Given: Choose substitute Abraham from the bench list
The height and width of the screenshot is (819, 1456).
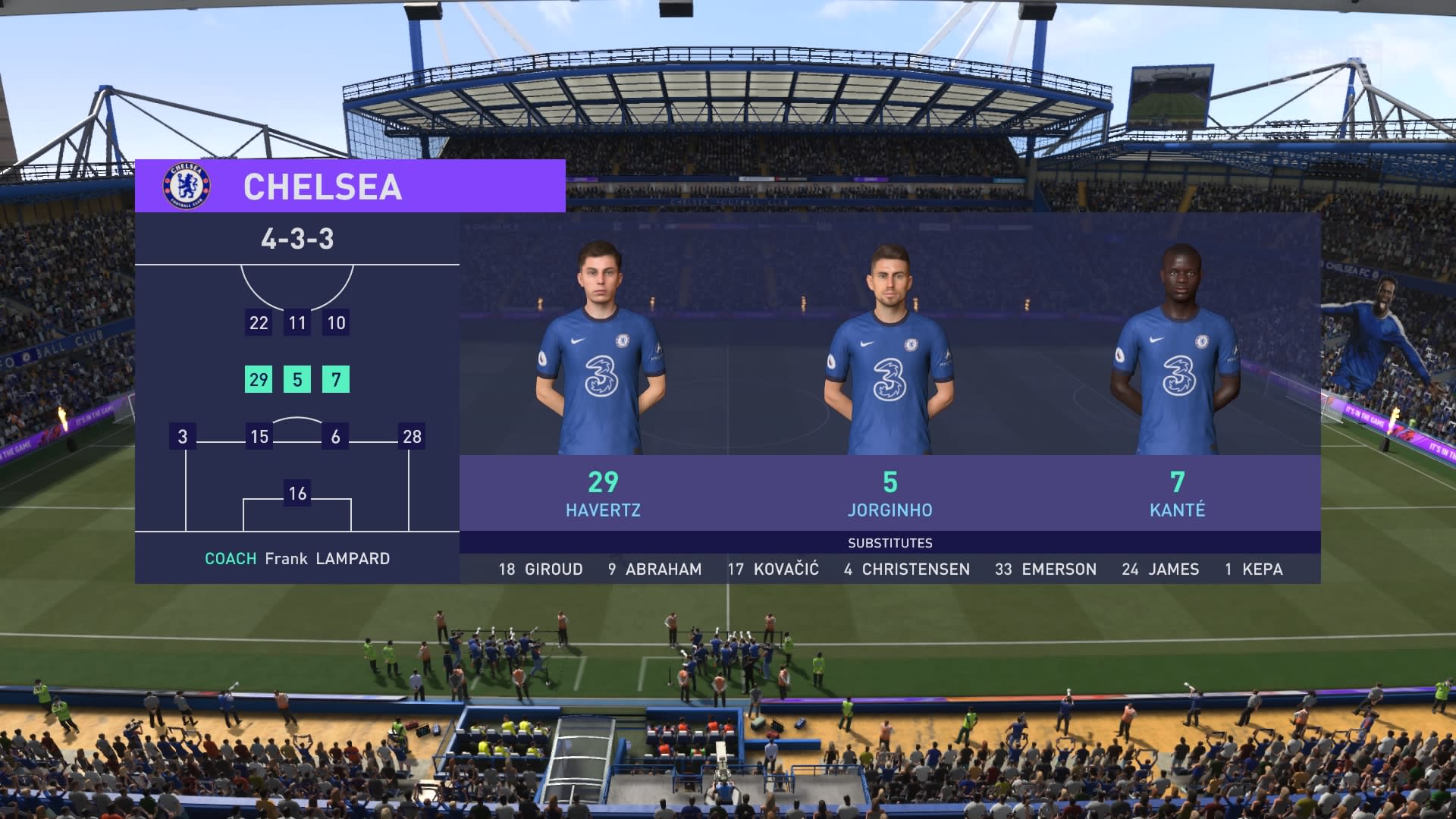Looking at the screenshot, I should 654,569.
